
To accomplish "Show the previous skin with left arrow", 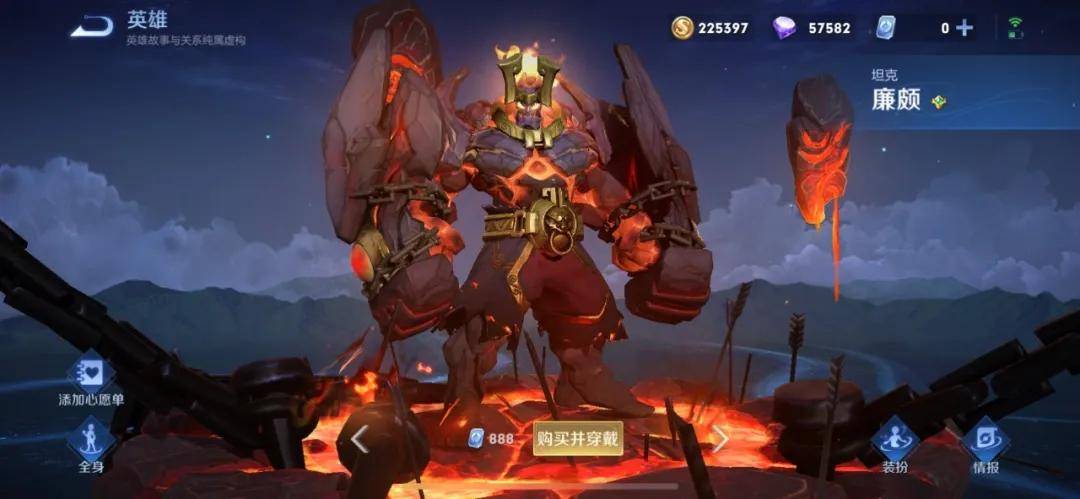I will click(359, 437).
